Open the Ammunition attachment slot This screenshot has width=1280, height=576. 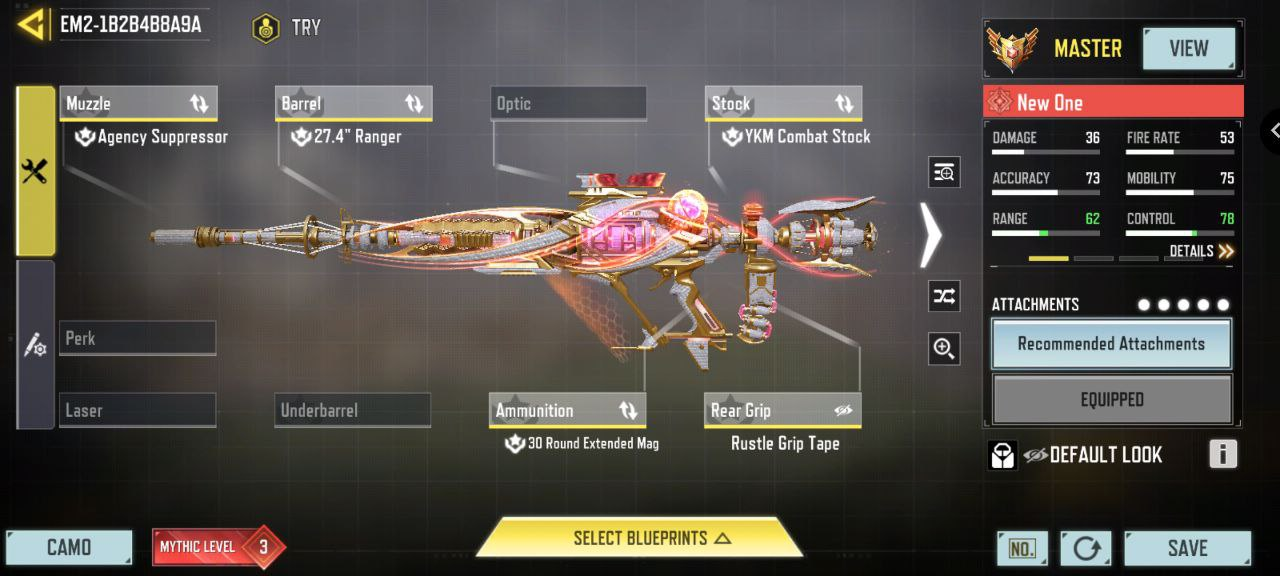(569, 410)
